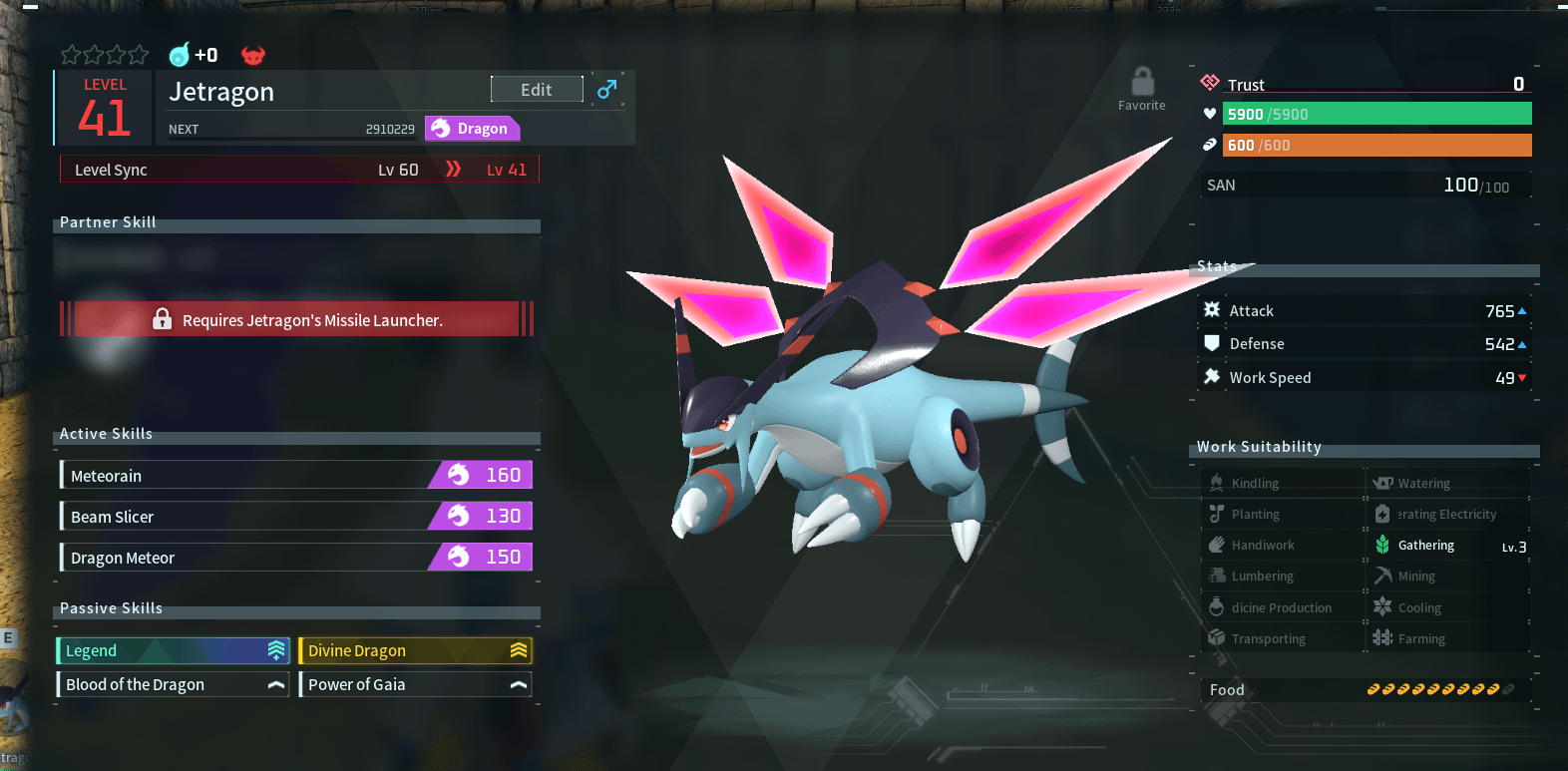Screen dimensions: 1568x771
Task: Click the Dragon element type tag
Action: click(x=472, y=129)
